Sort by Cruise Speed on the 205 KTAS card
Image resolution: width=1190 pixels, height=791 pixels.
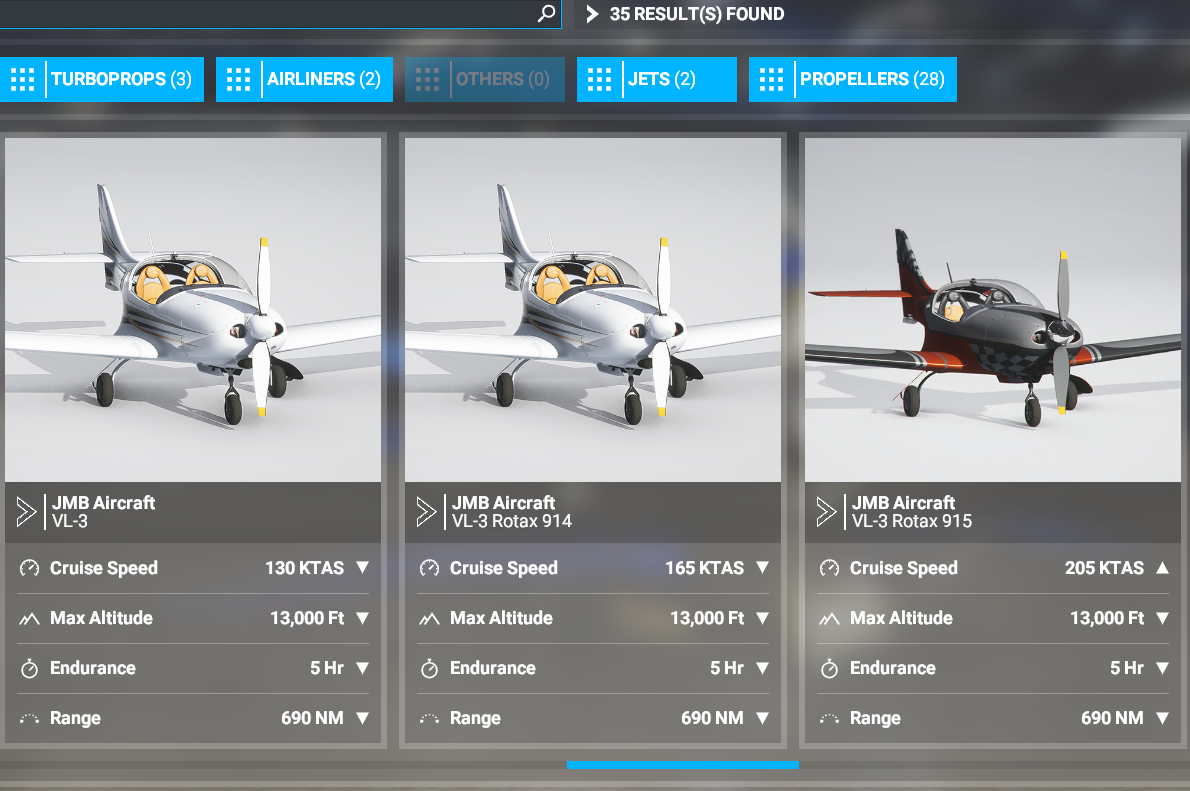[x=1162, y=568]
